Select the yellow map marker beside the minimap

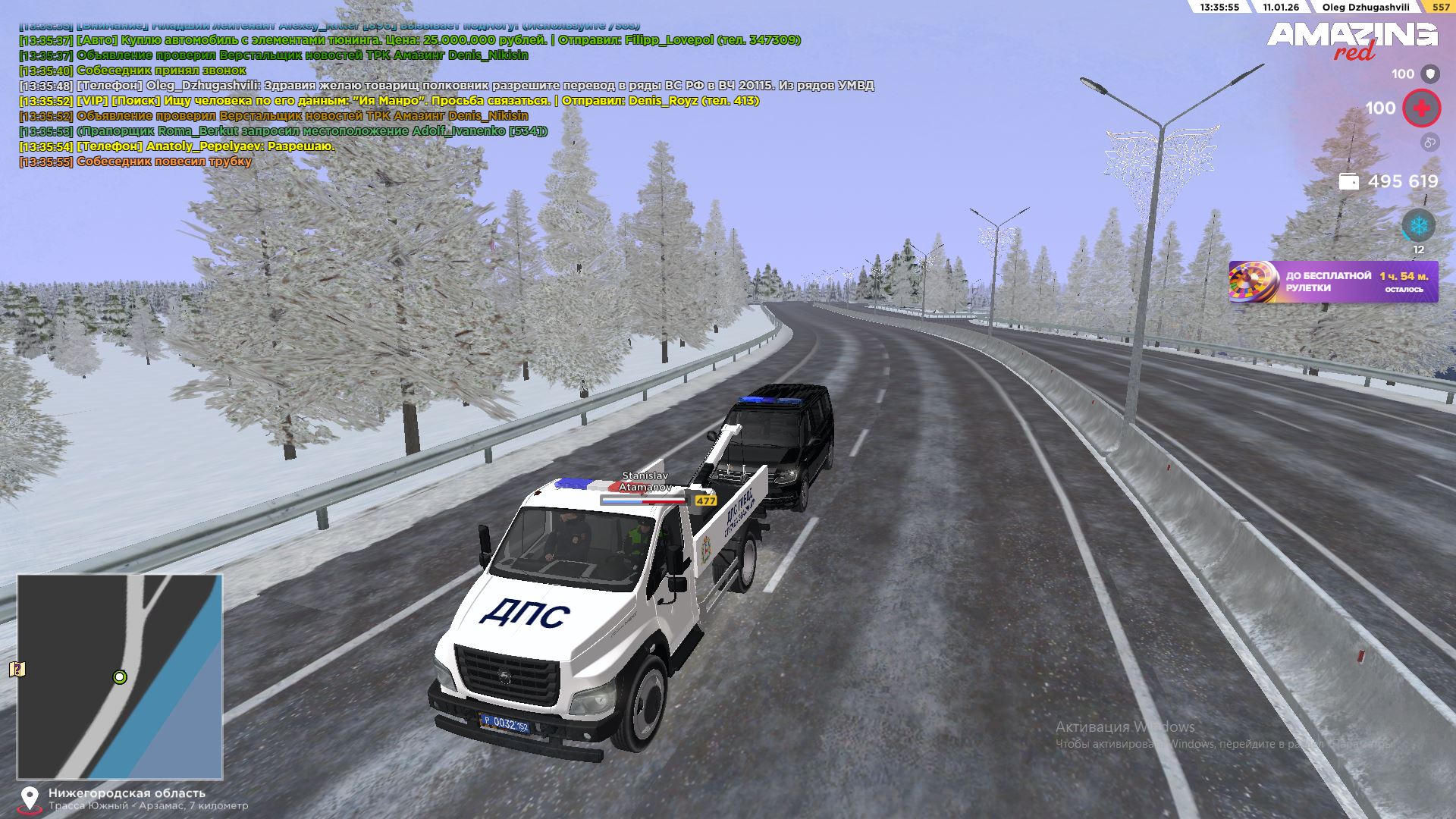[17, 669]
